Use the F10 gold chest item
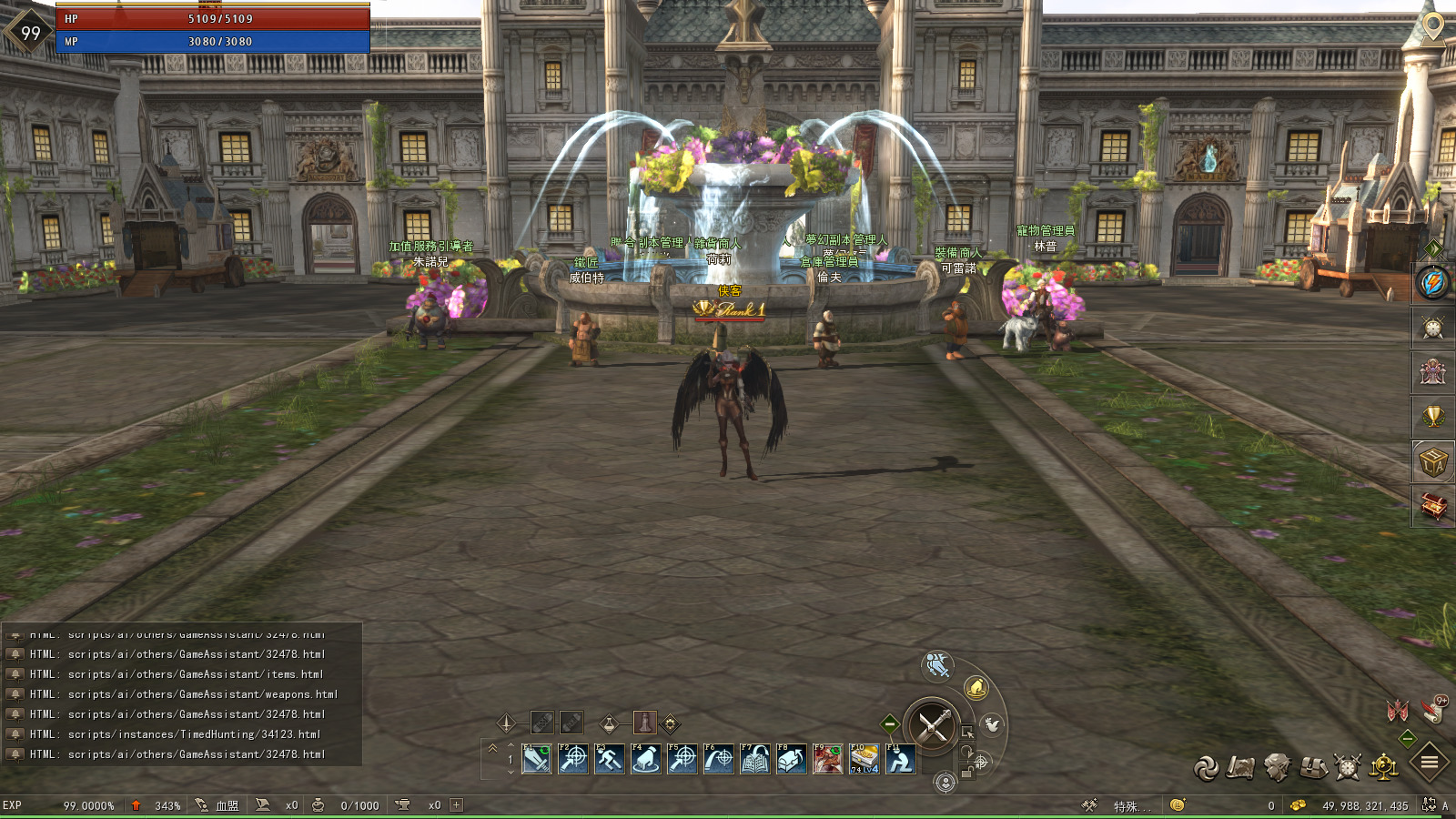Image resolution: width=1456 pixels, height=819 pixels. tap(864, 759)
